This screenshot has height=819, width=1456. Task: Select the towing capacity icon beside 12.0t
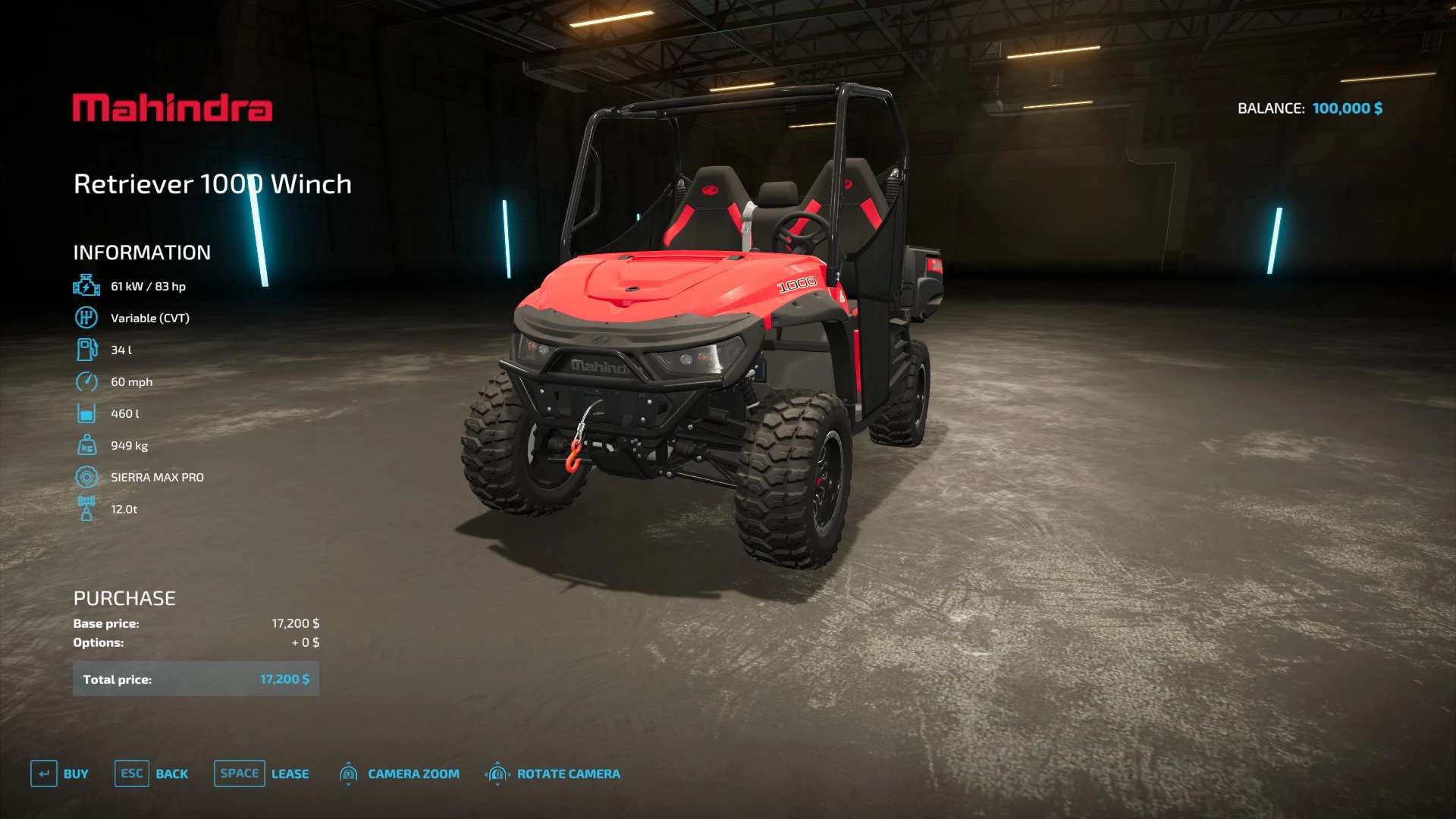pos(86,509)
